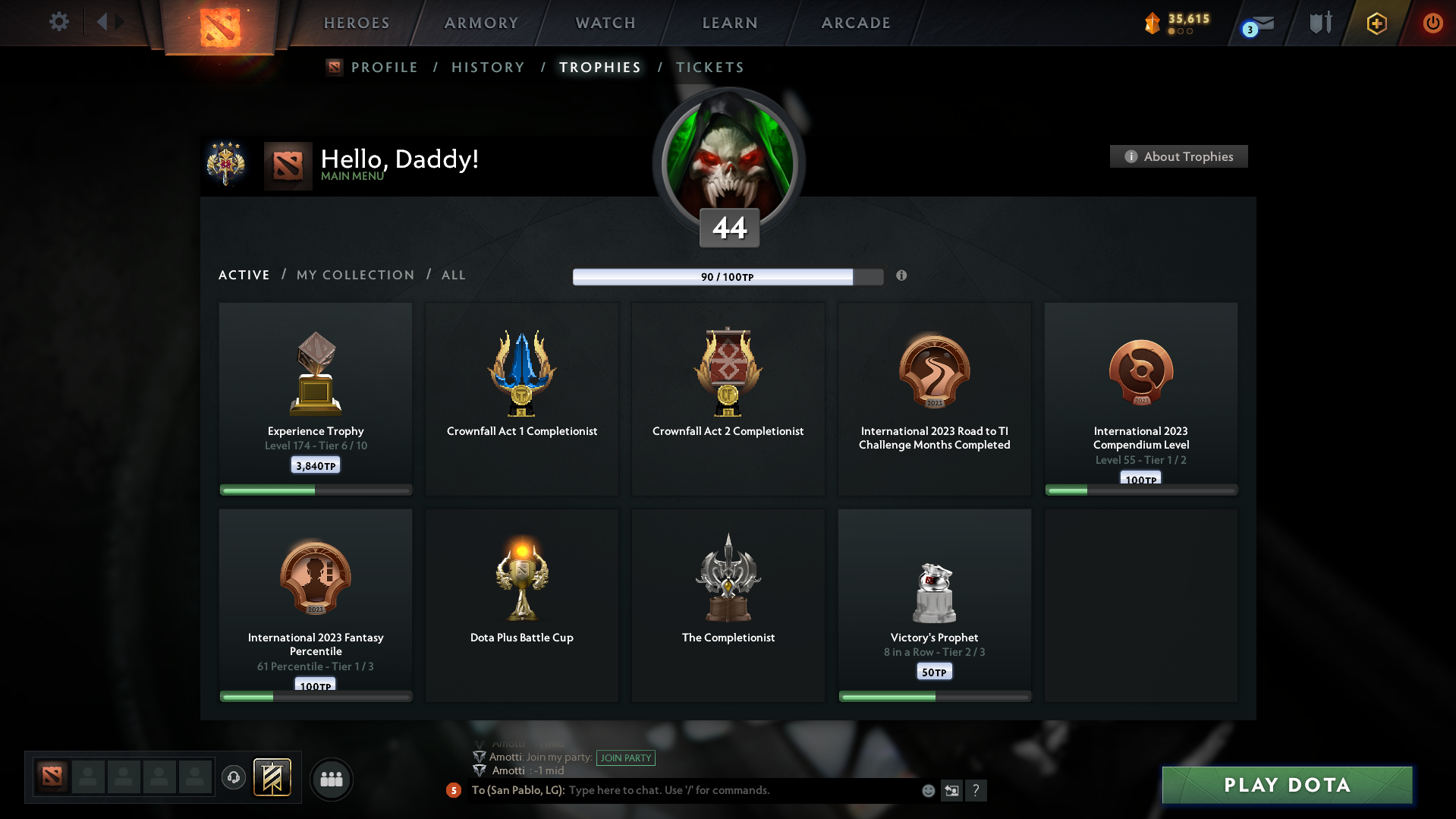The image size is (1456, 819).
Task: Click the chat channel swap icon
Action: click(x=951, y=790)
